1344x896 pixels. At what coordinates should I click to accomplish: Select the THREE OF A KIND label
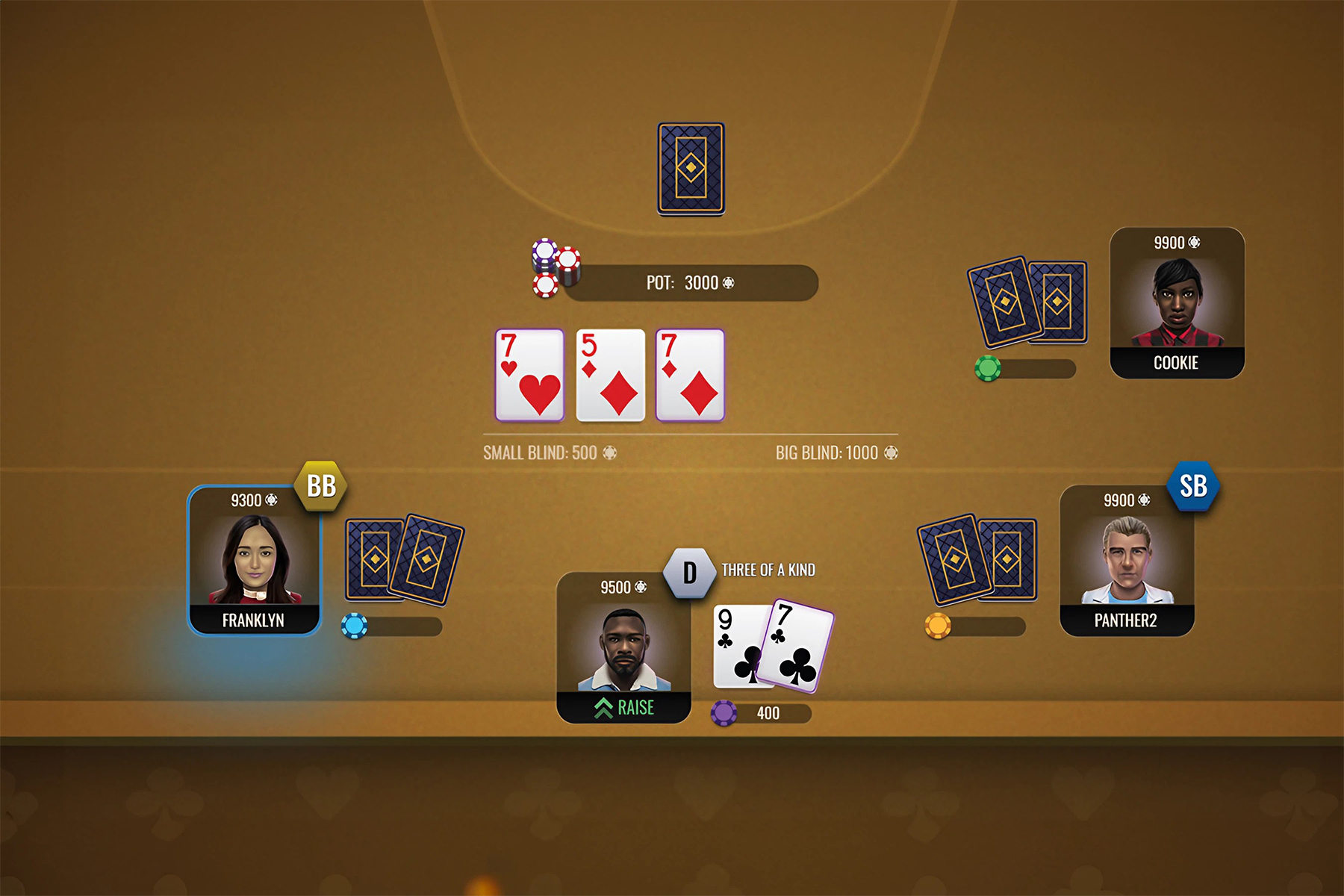pos(768,568)
